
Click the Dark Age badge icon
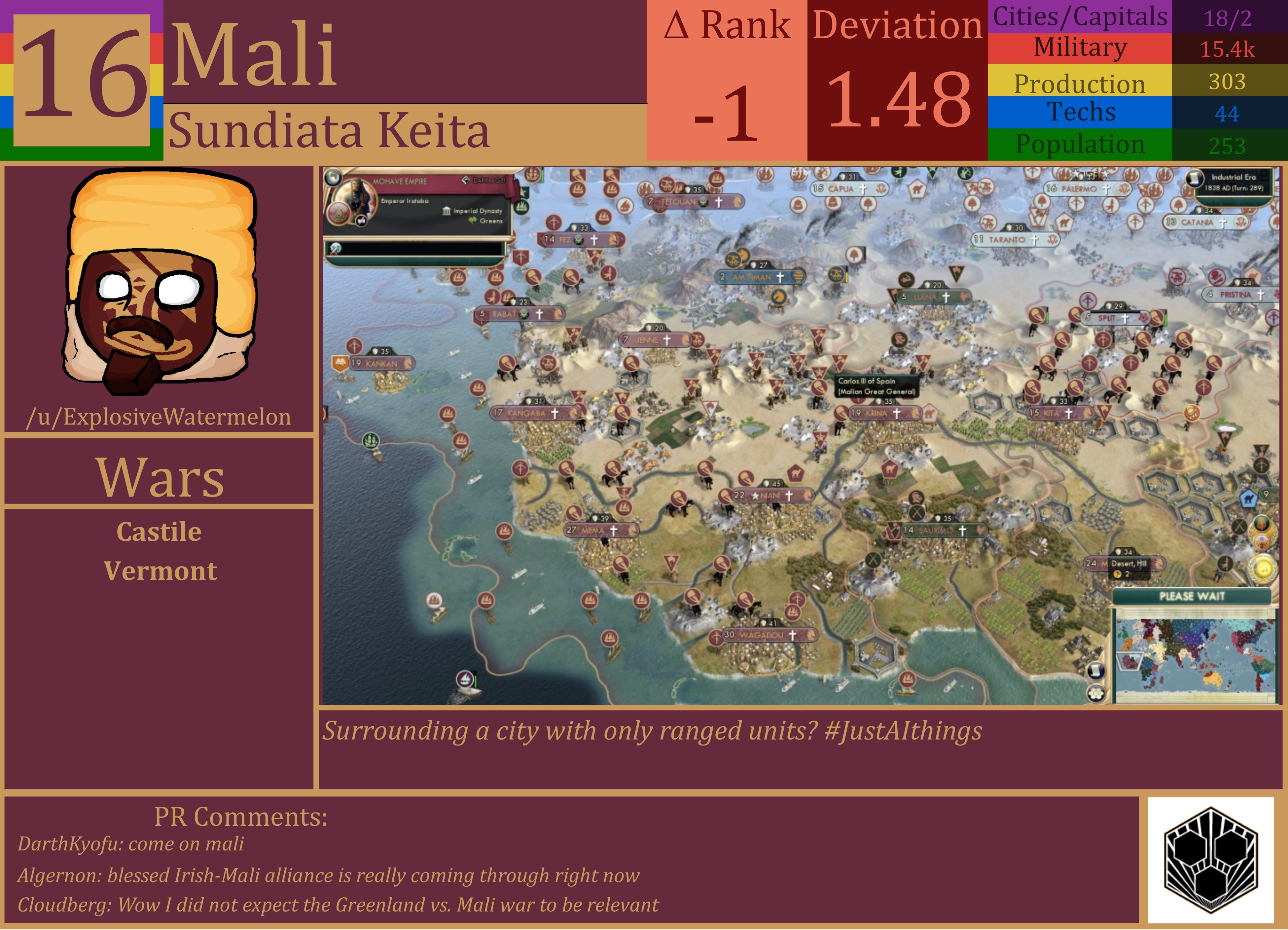[466, 181]
